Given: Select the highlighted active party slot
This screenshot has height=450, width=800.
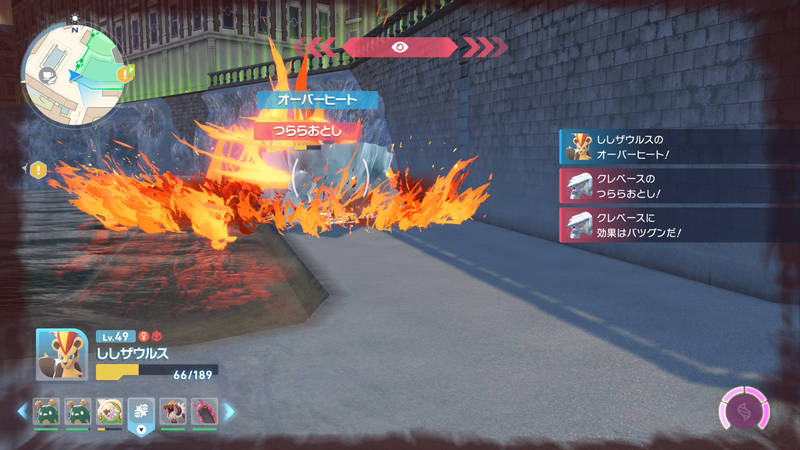Looking at the screenshot, I should pos(140,412).
